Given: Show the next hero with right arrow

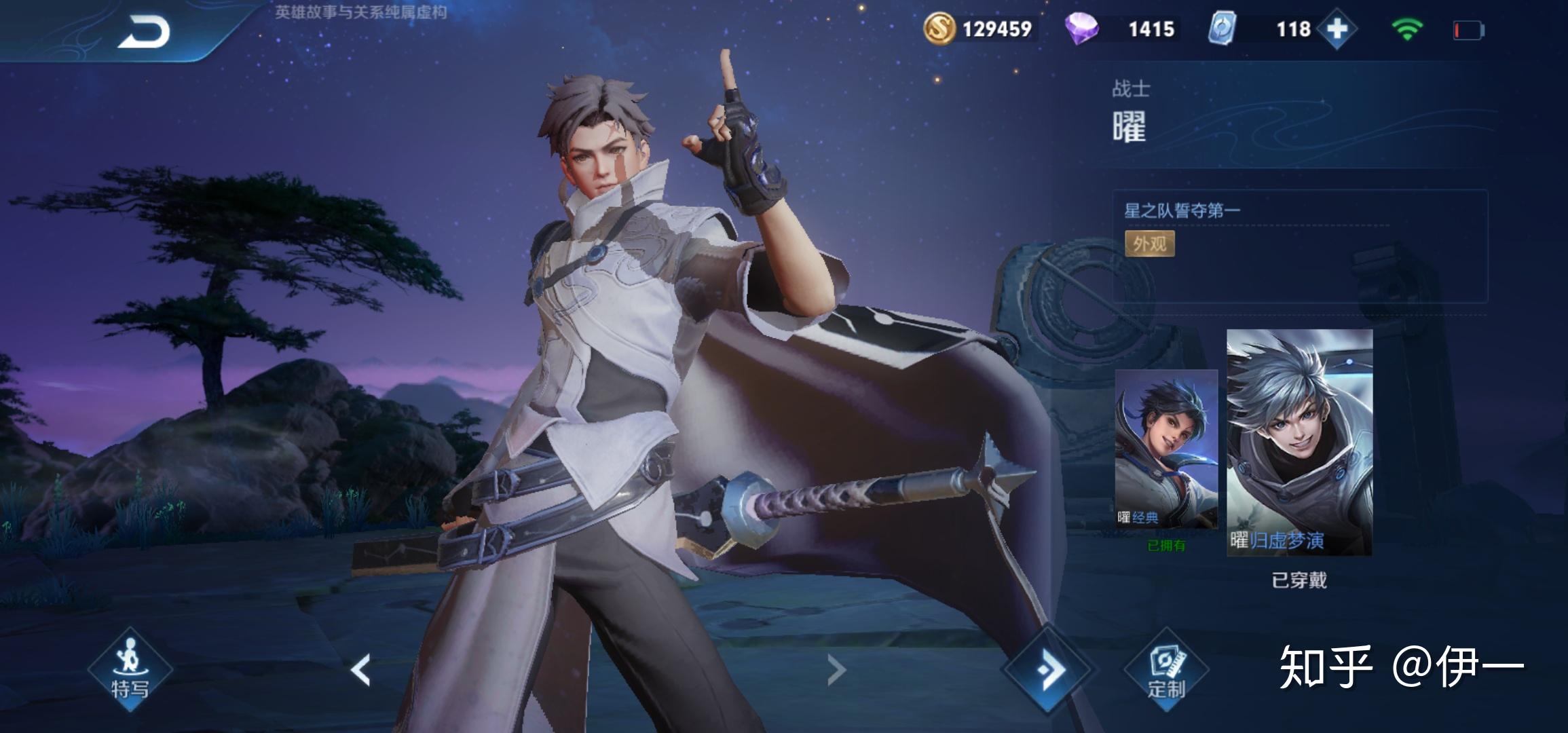Looking at the screenshot, I should [836, 670].
